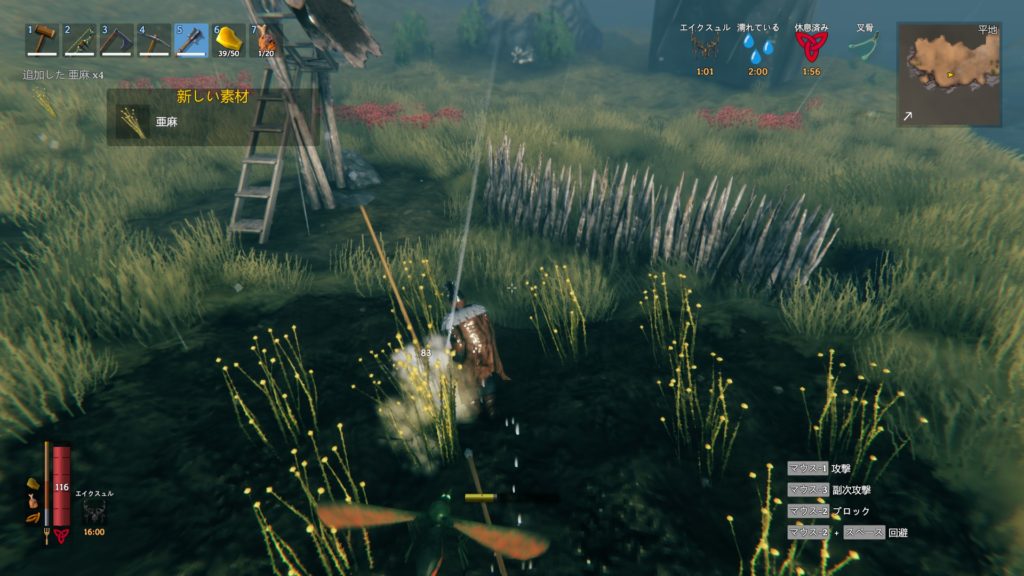Click the 濡れている water drops status icon

758,47
